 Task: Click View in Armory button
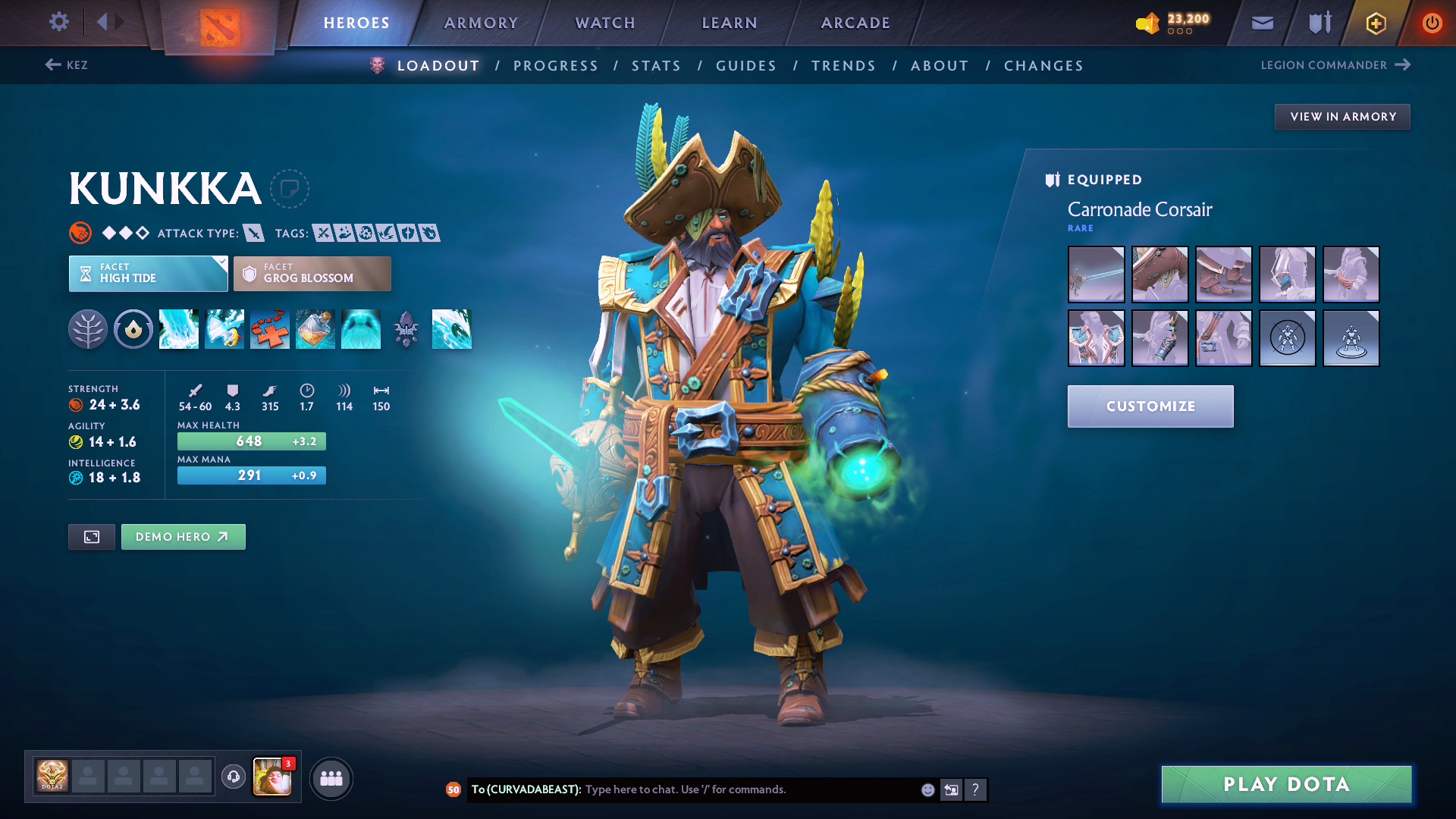[1342, 117]
